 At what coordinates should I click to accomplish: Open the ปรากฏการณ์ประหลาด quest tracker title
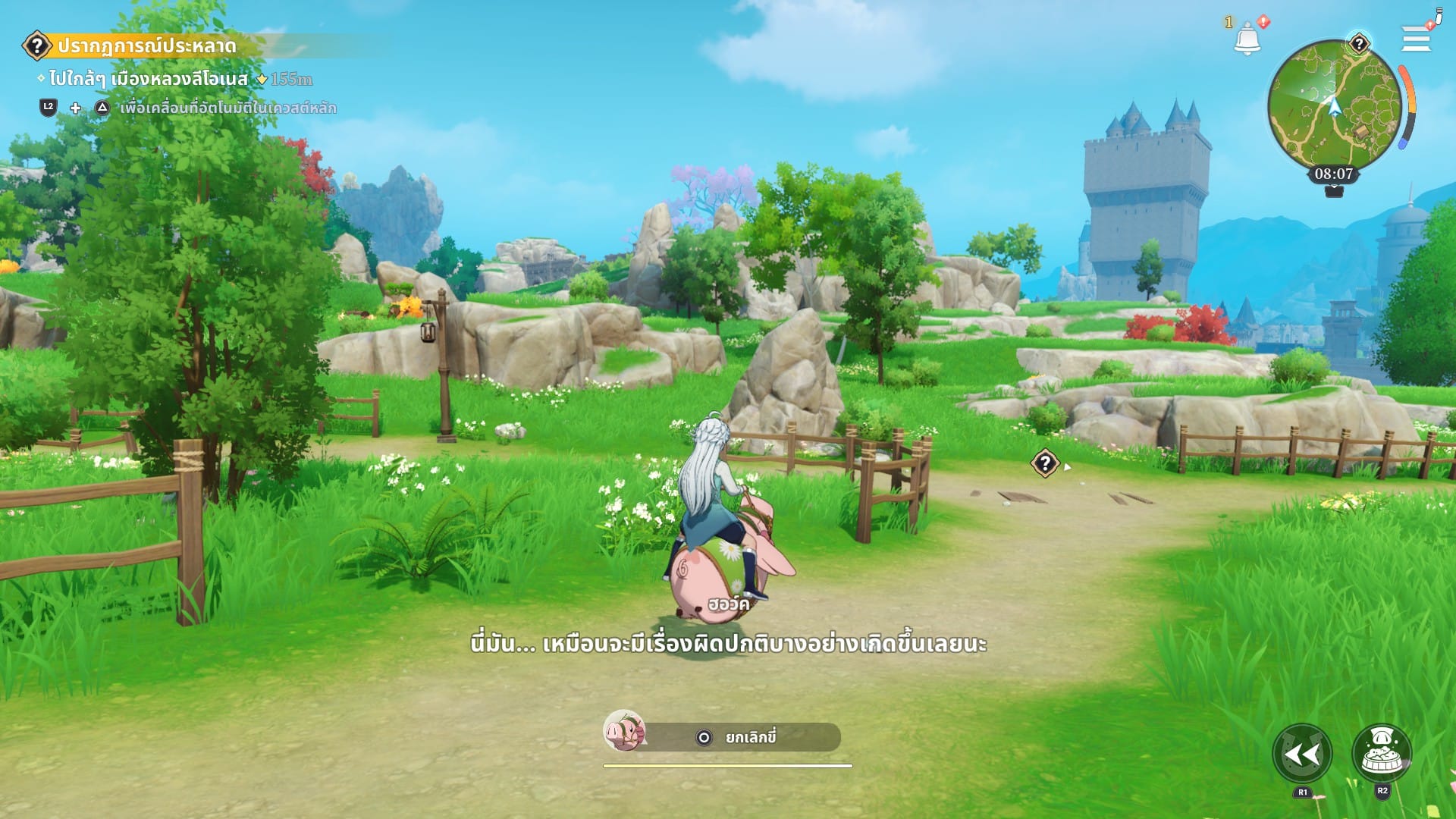[x=146, y=46]
